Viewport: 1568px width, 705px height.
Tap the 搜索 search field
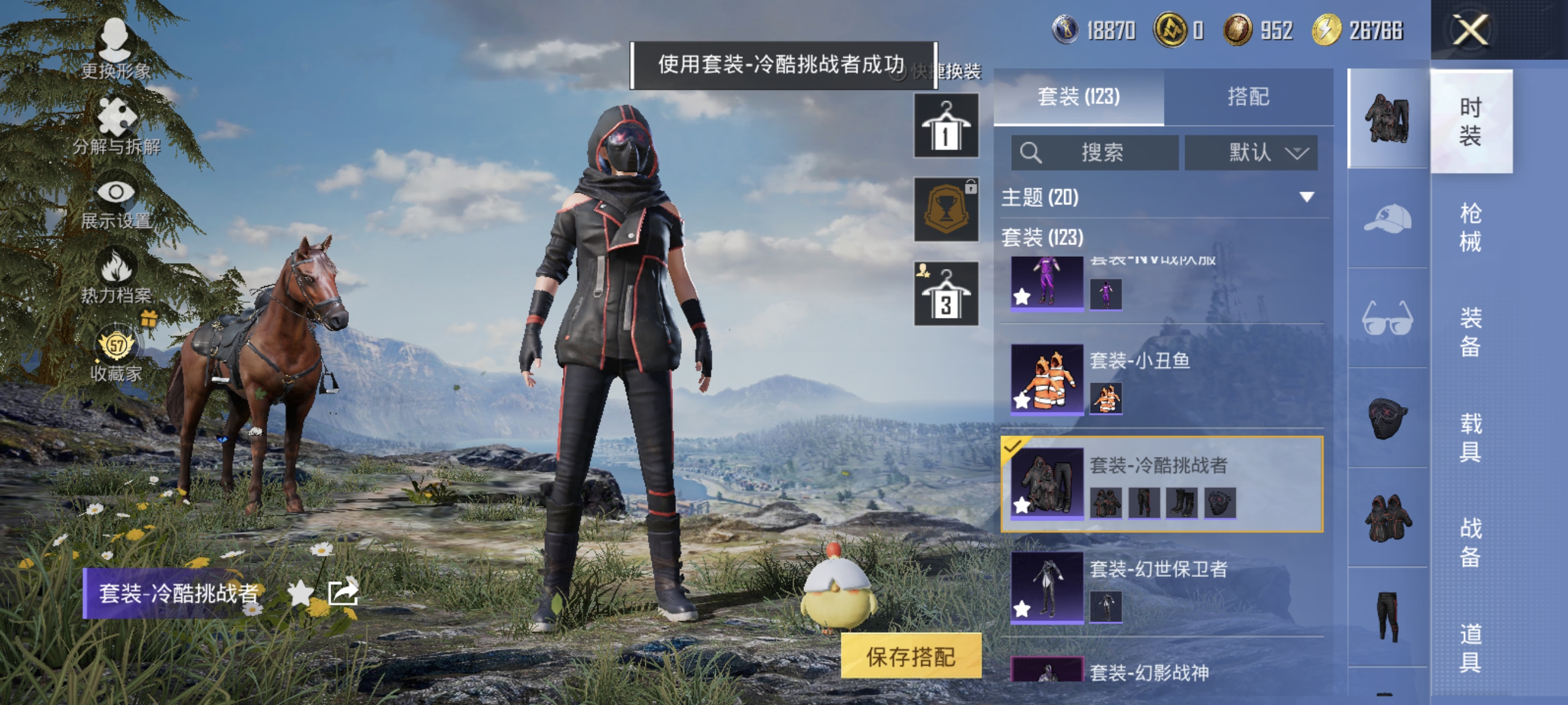coord(1096,153)
